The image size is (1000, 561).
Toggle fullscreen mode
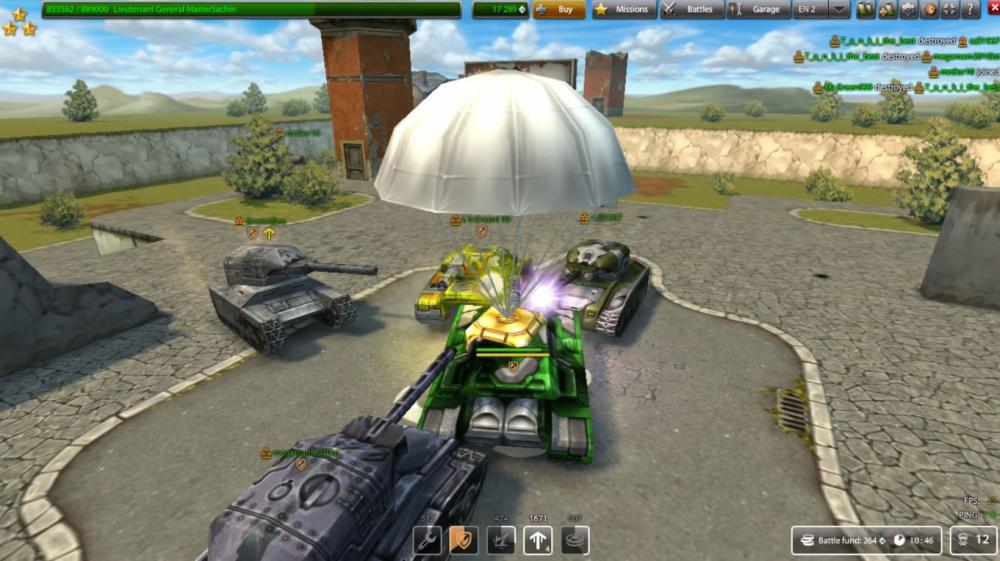coord(949,9)
